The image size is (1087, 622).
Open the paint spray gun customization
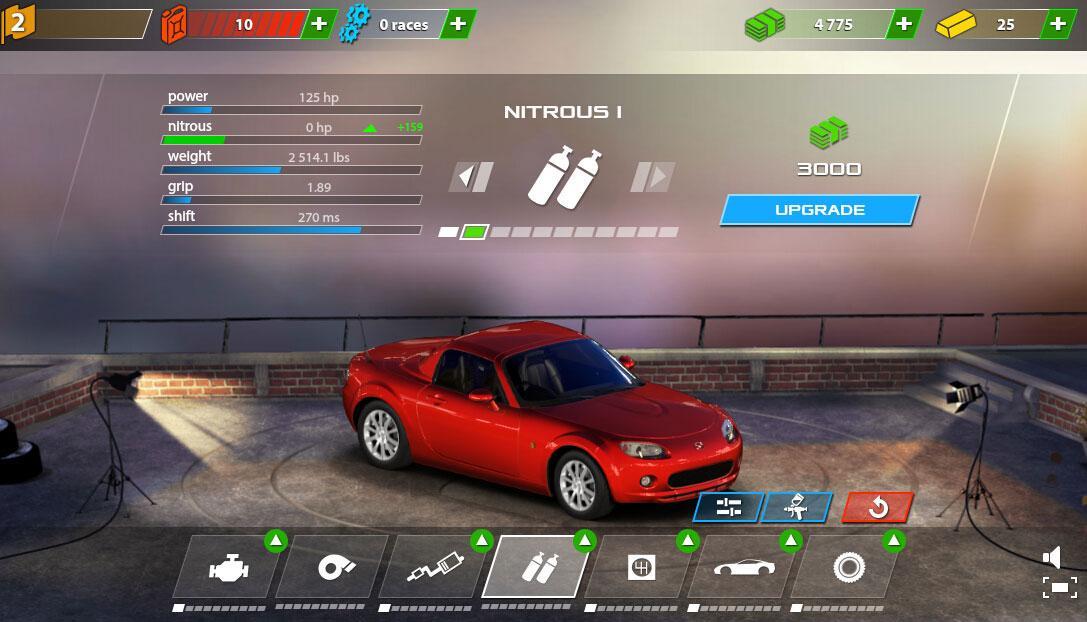[x=796, y=507]
